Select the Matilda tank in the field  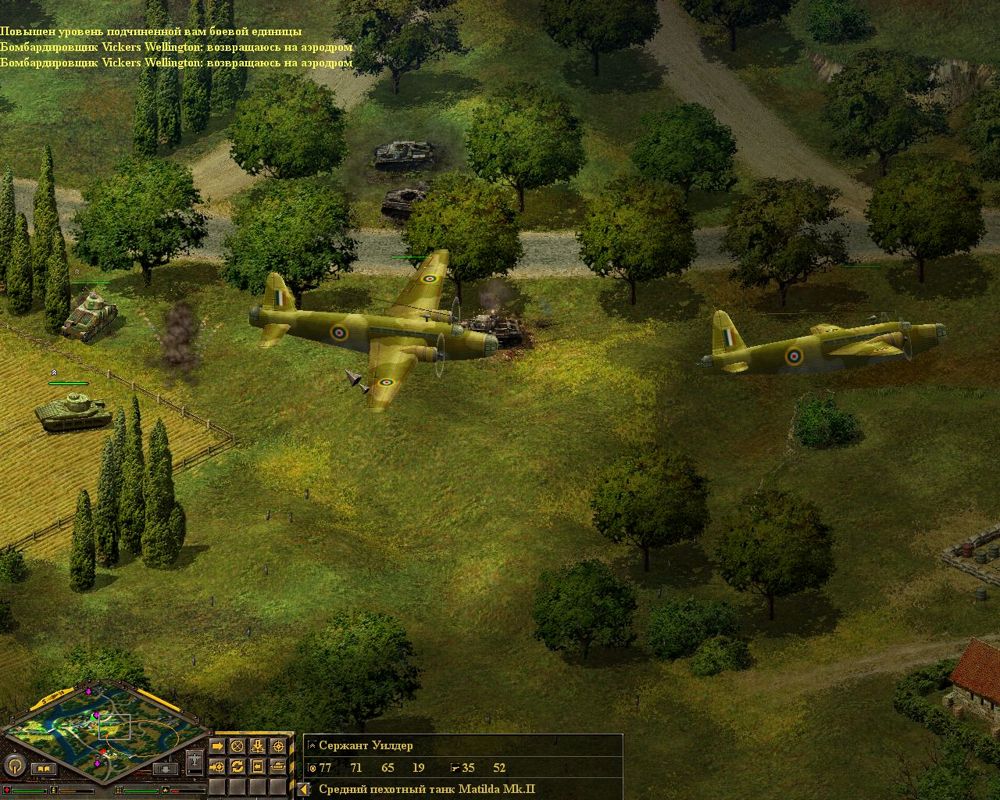[72, 410]
